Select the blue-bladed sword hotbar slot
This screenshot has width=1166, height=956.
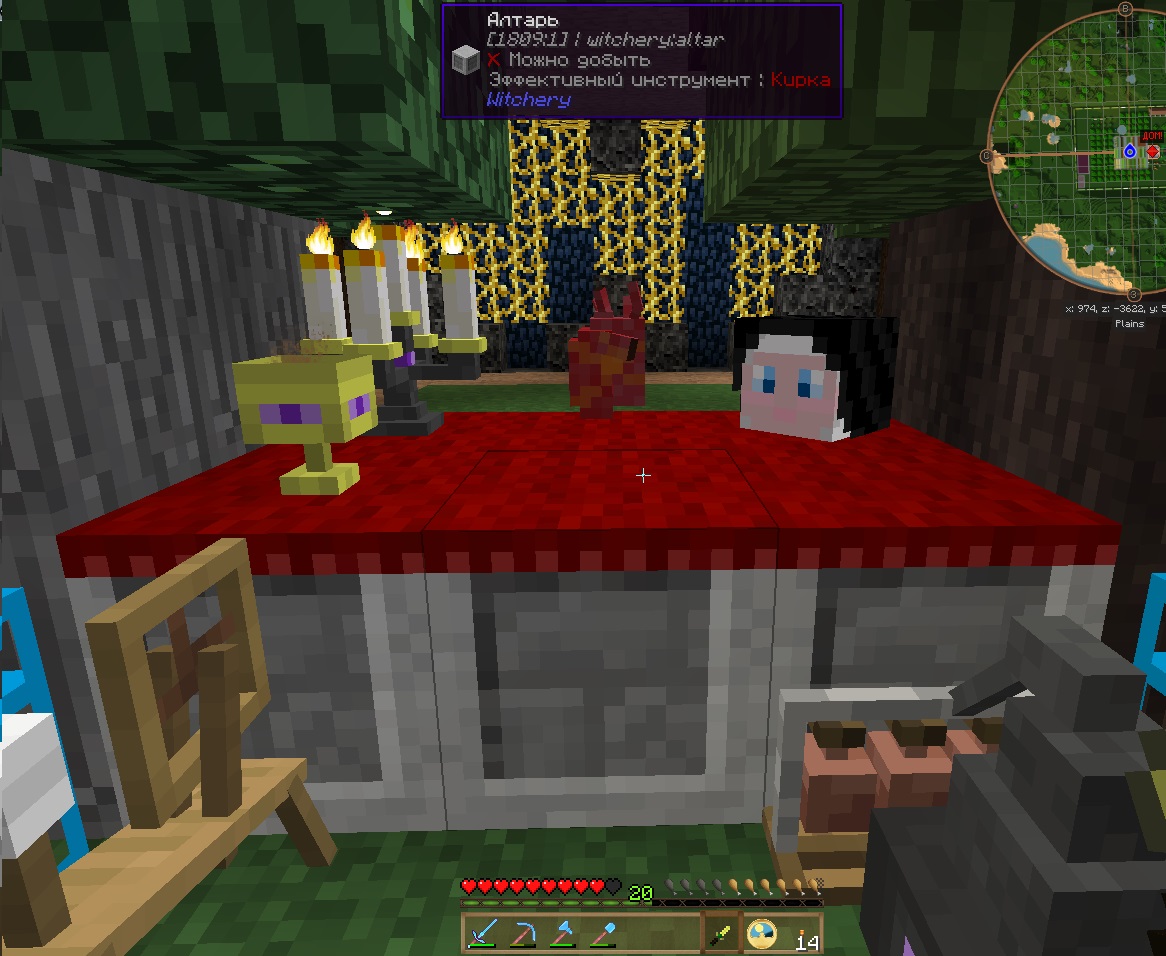pyautogui.click(x=484, y=934)
